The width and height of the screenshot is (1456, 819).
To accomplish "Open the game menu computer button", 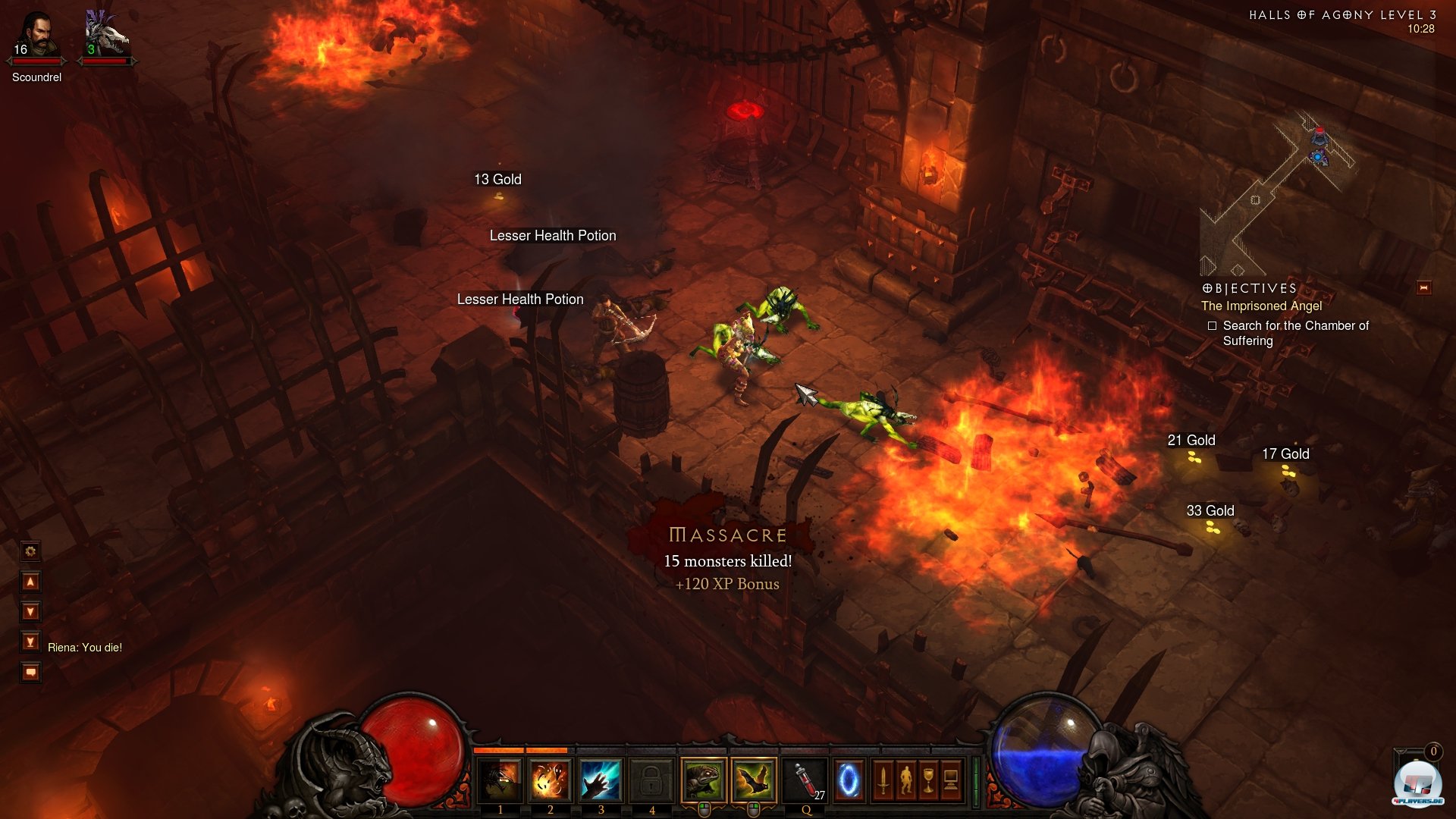I will 952,780.
